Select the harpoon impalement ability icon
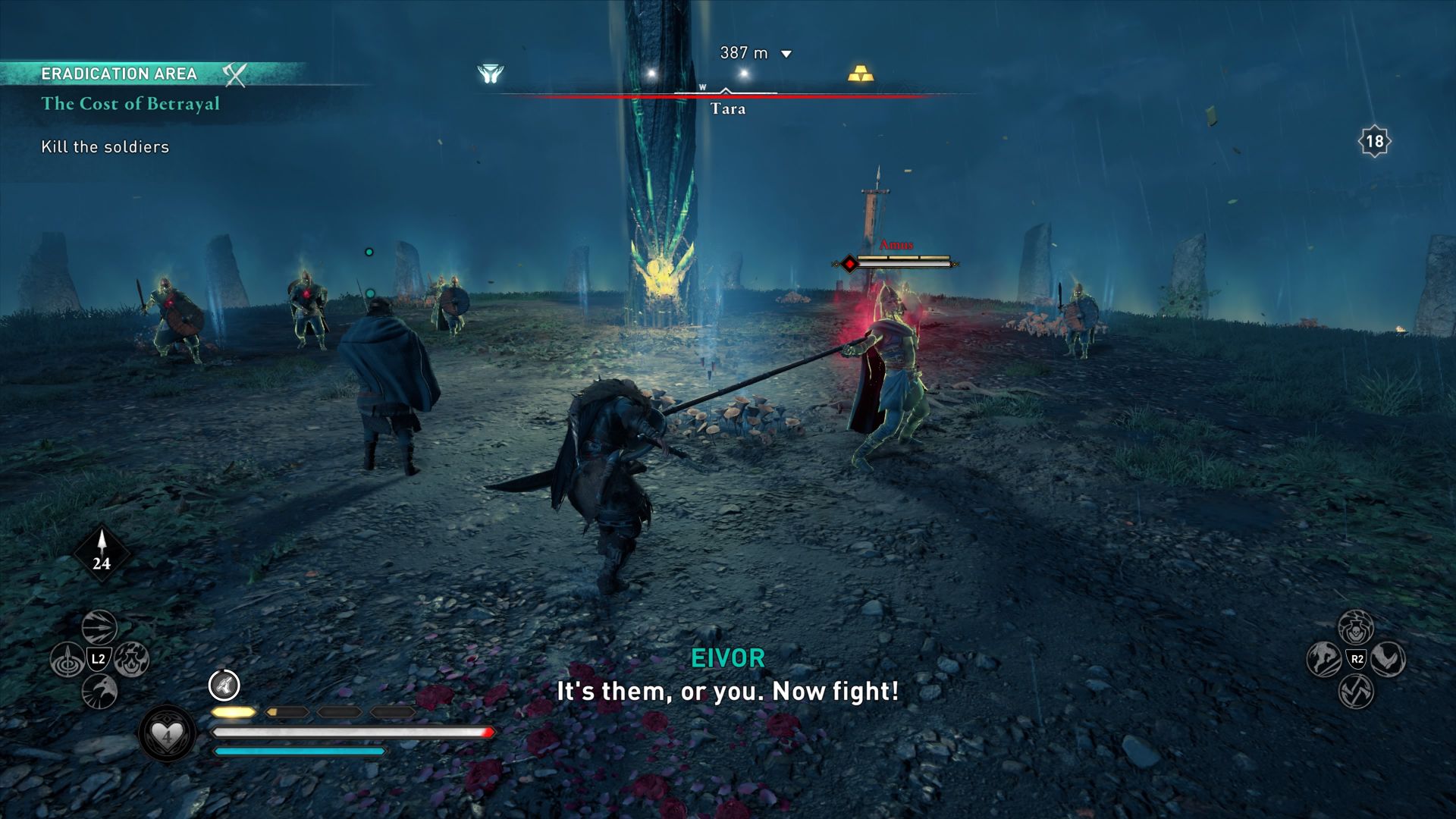Image resolution: width=1456 pixels, height=819 pixels. point(67,658)
